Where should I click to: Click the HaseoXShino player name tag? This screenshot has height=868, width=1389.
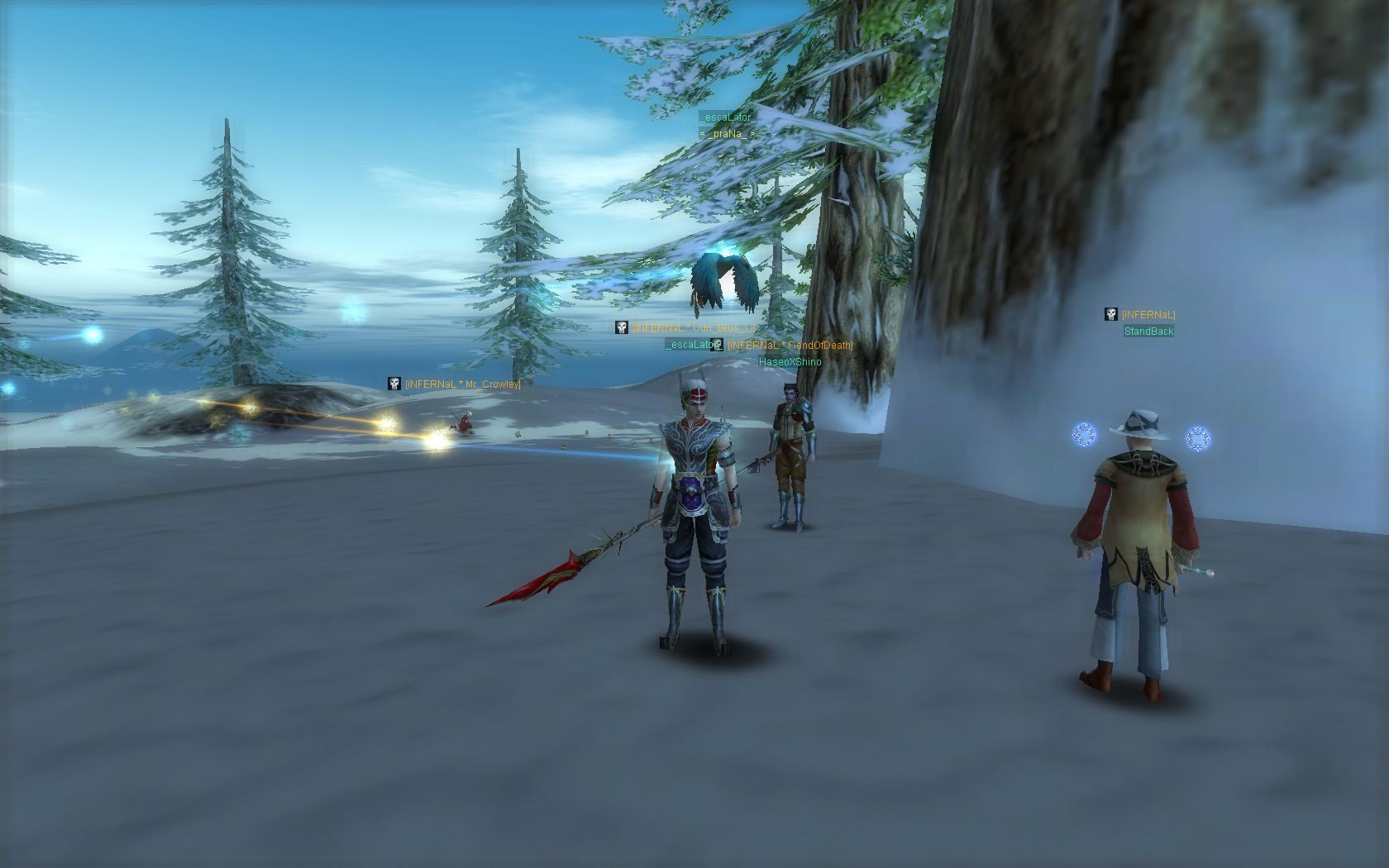click(x=790, y=362)
